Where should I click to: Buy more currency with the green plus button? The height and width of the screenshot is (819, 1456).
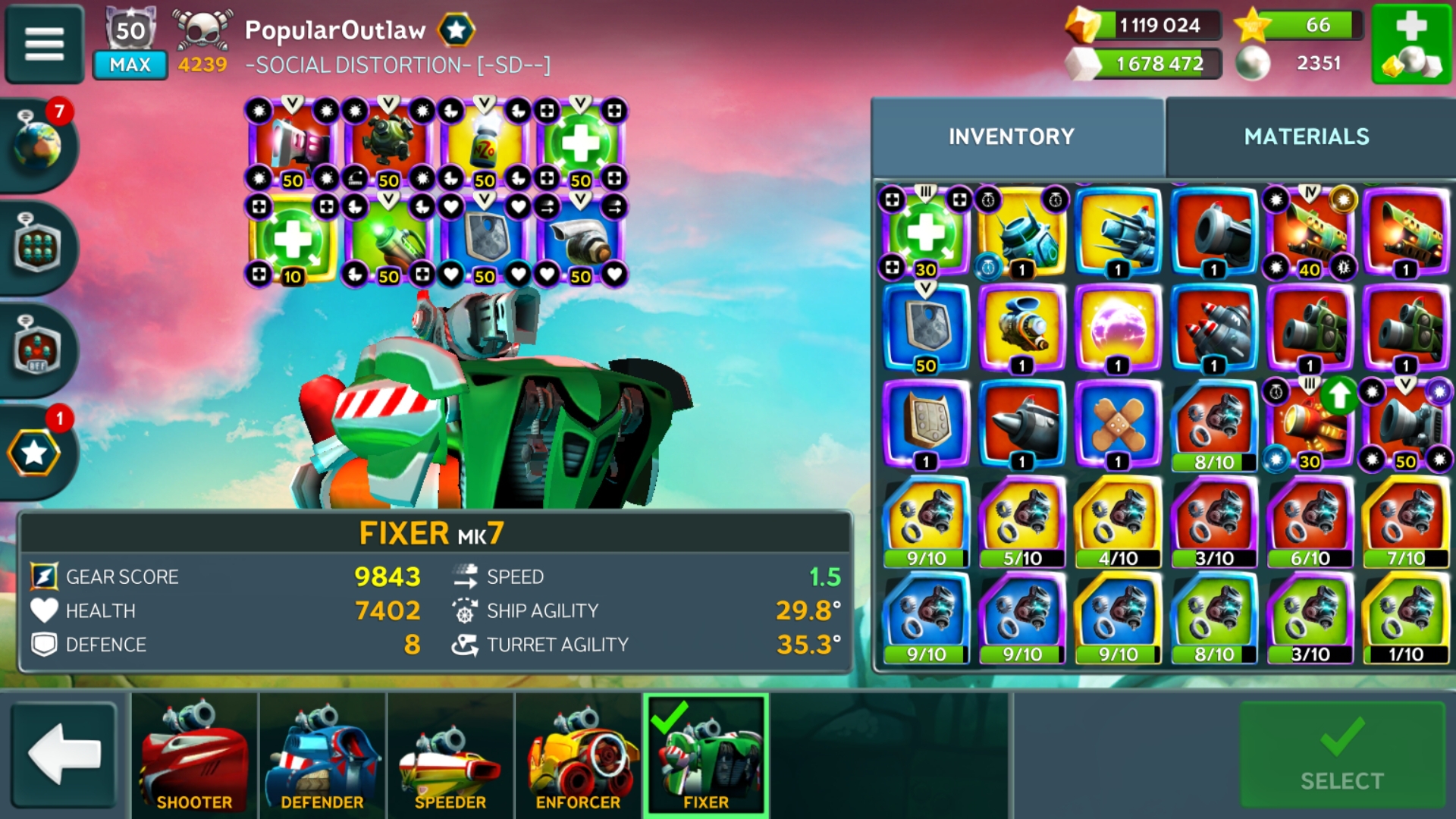(1410, 43)
